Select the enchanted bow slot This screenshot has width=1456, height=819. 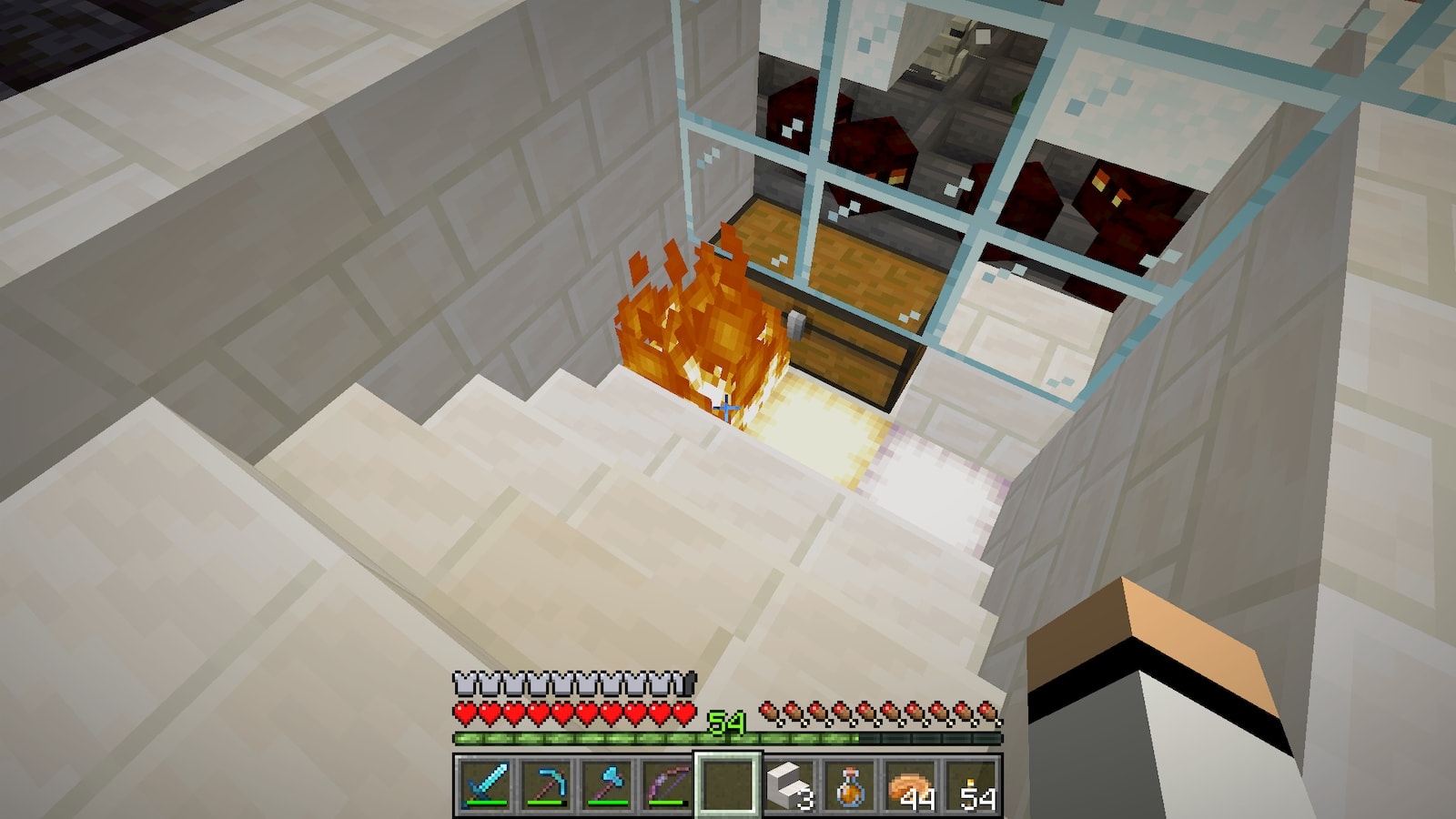pos(666,784)
